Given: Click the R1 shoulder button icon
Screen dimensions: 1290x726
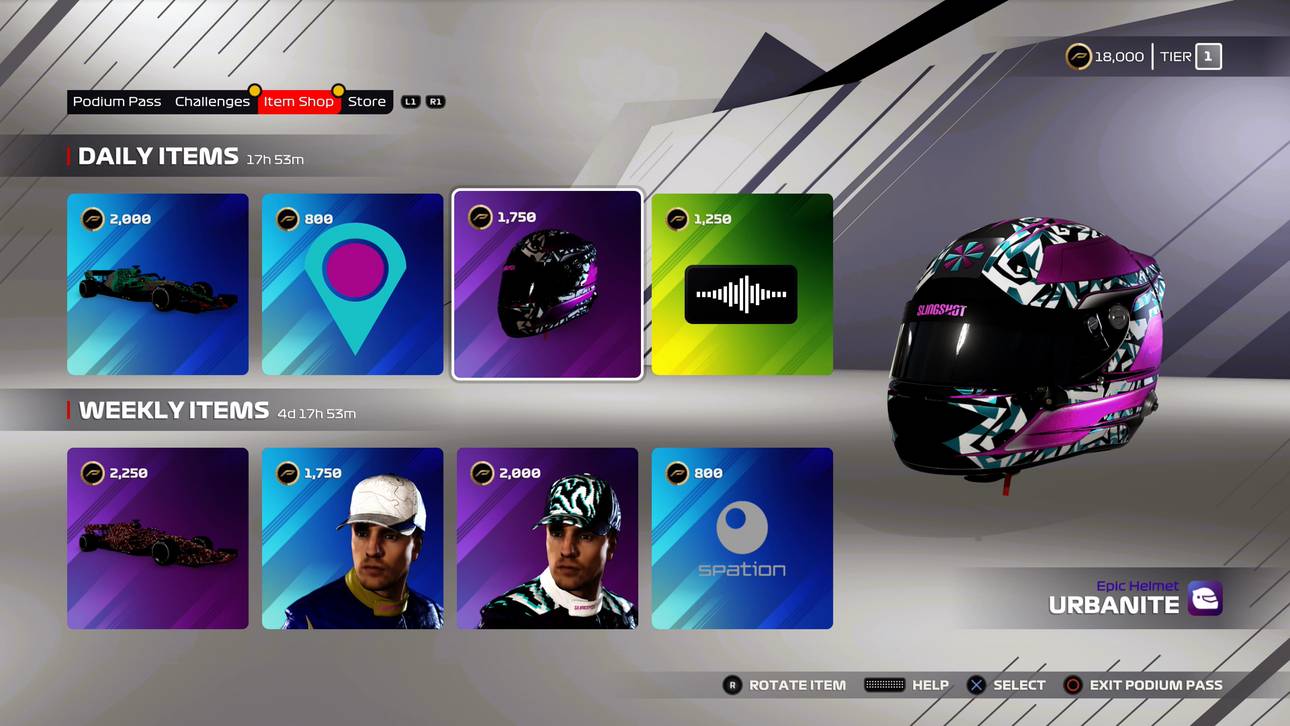Looking at the screenshot, I should [434, 101].
